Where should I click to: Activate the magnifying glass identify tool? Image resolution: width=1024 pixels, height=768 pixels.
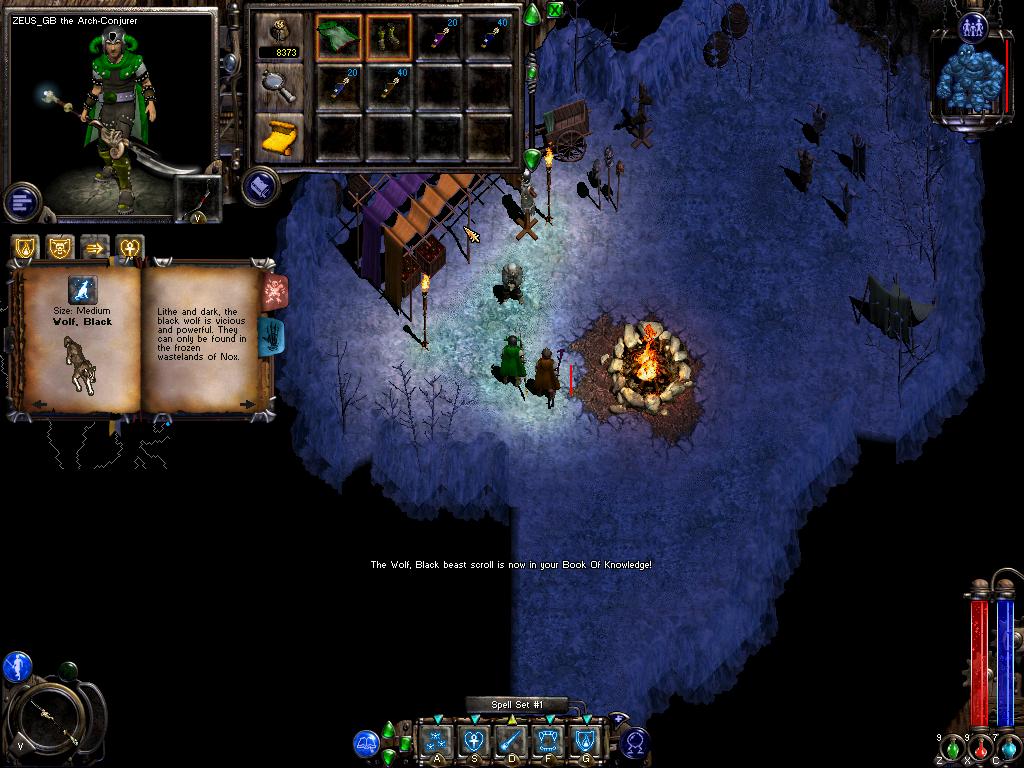(x=279, y=86)
